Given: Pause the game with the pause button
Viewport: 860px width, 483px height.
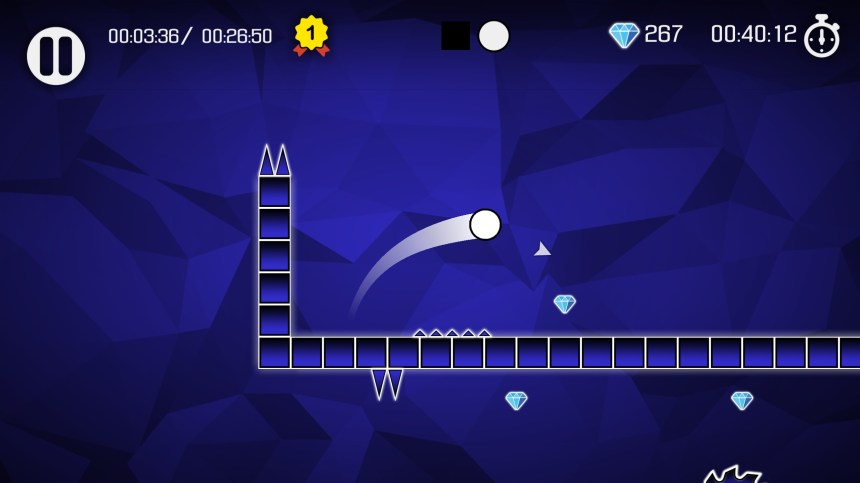Looking at the screenshot, I should pos(56,56).
